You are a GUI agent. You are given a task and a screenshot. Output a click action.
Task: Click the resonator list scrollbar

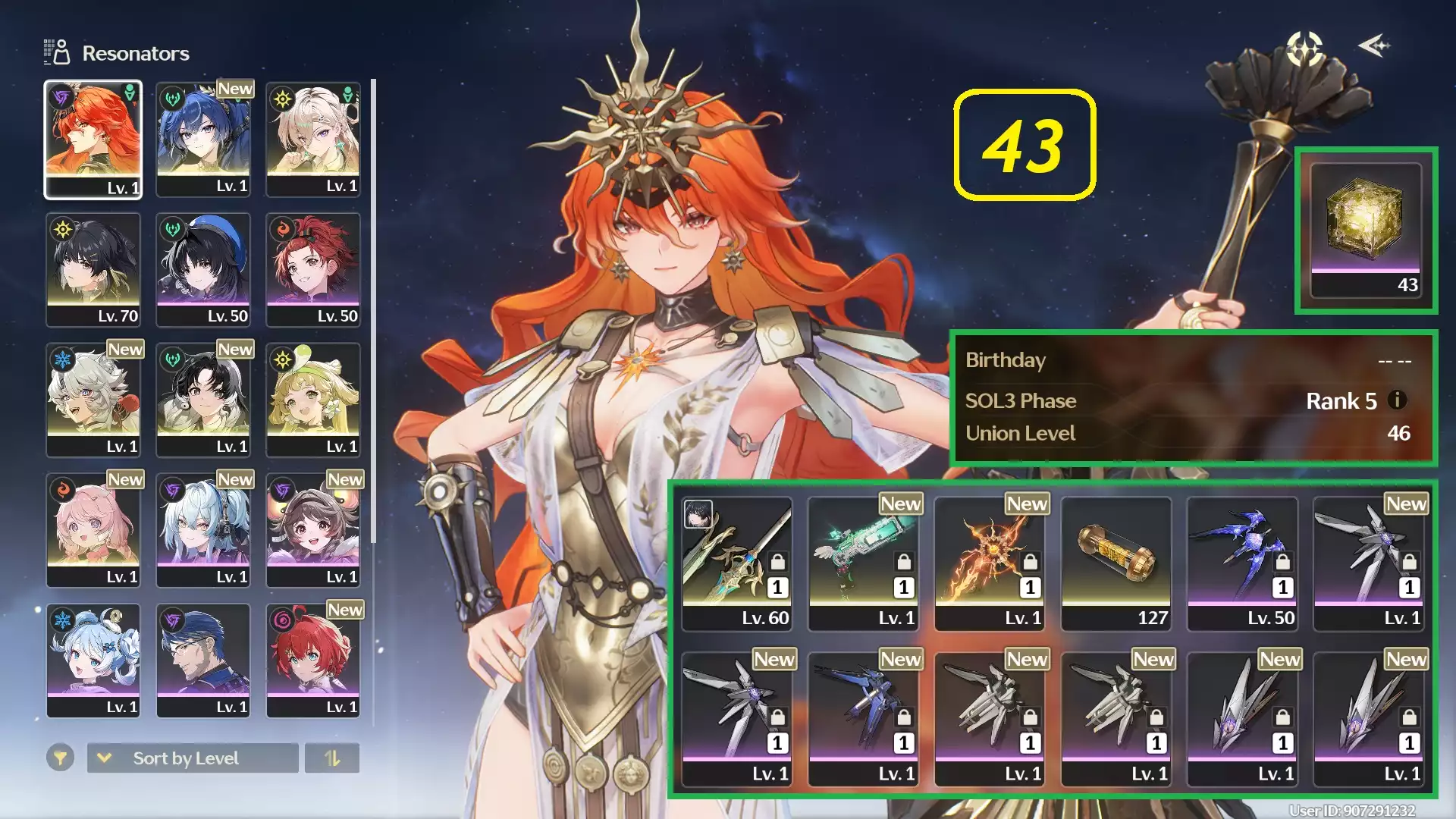coord(373,311)
